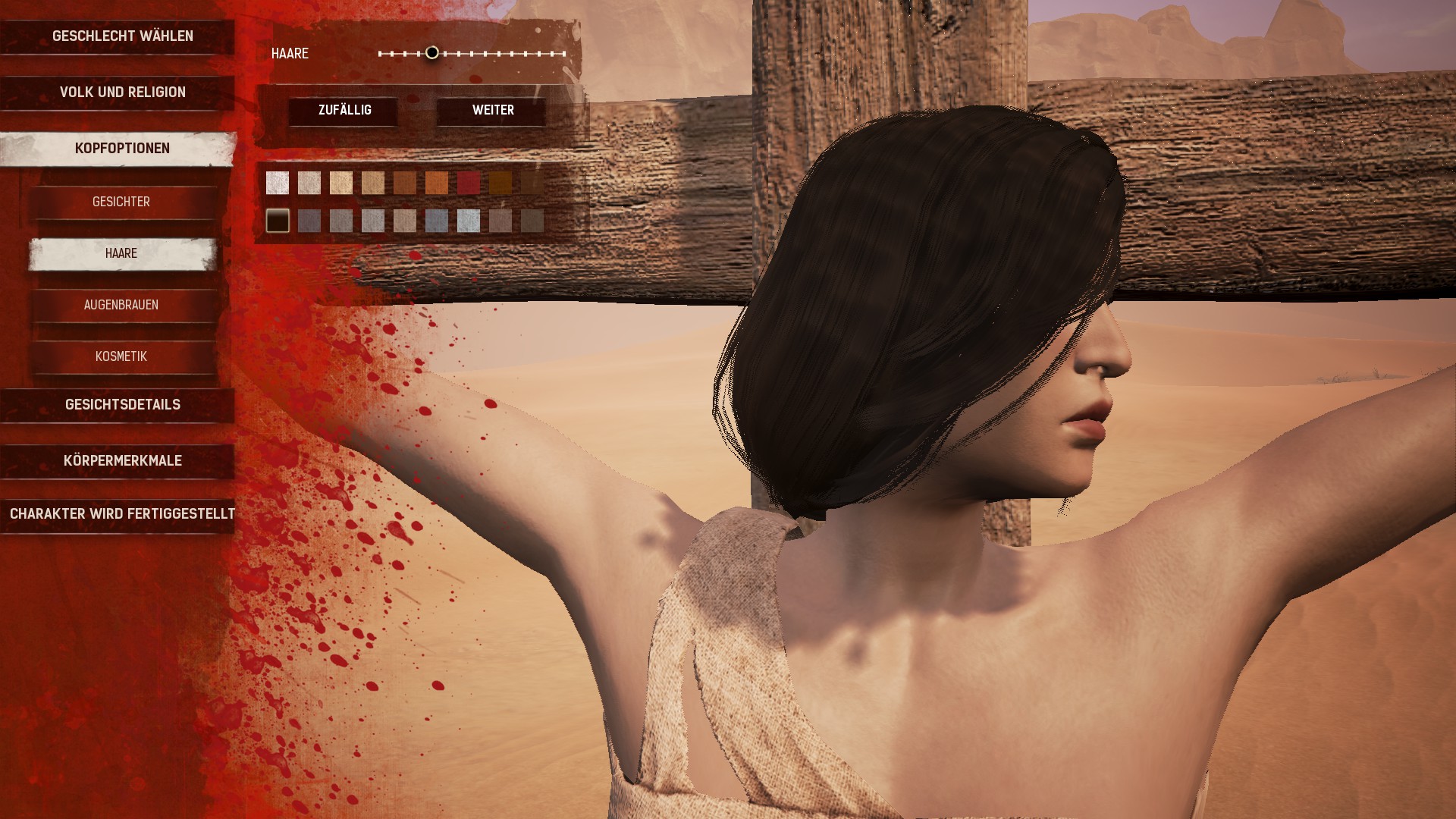Open the Augenbrauen options
1456x819 pixels.
click(121, 305)
